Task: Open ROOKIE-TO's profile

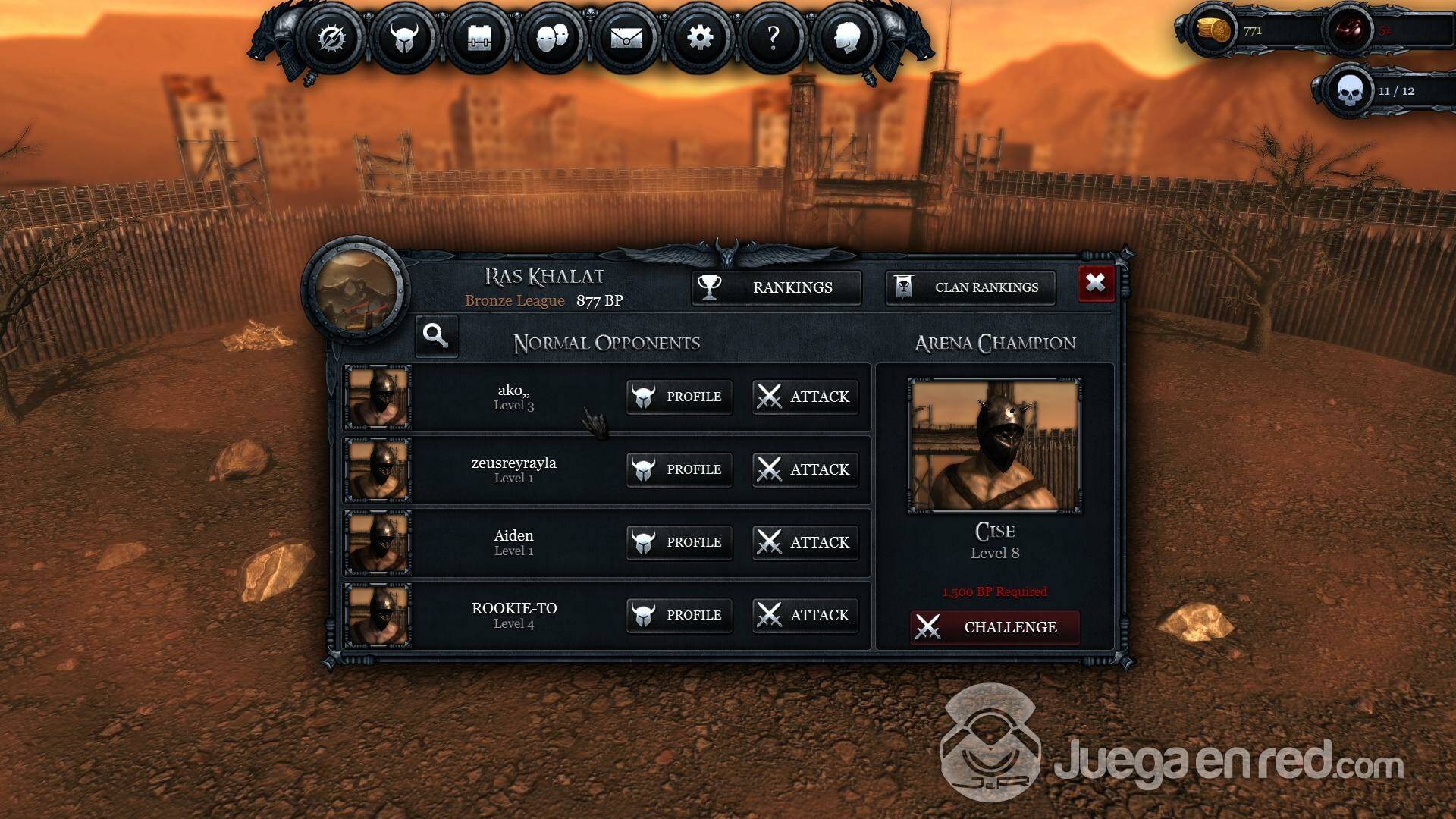Action: coord(679,615)
